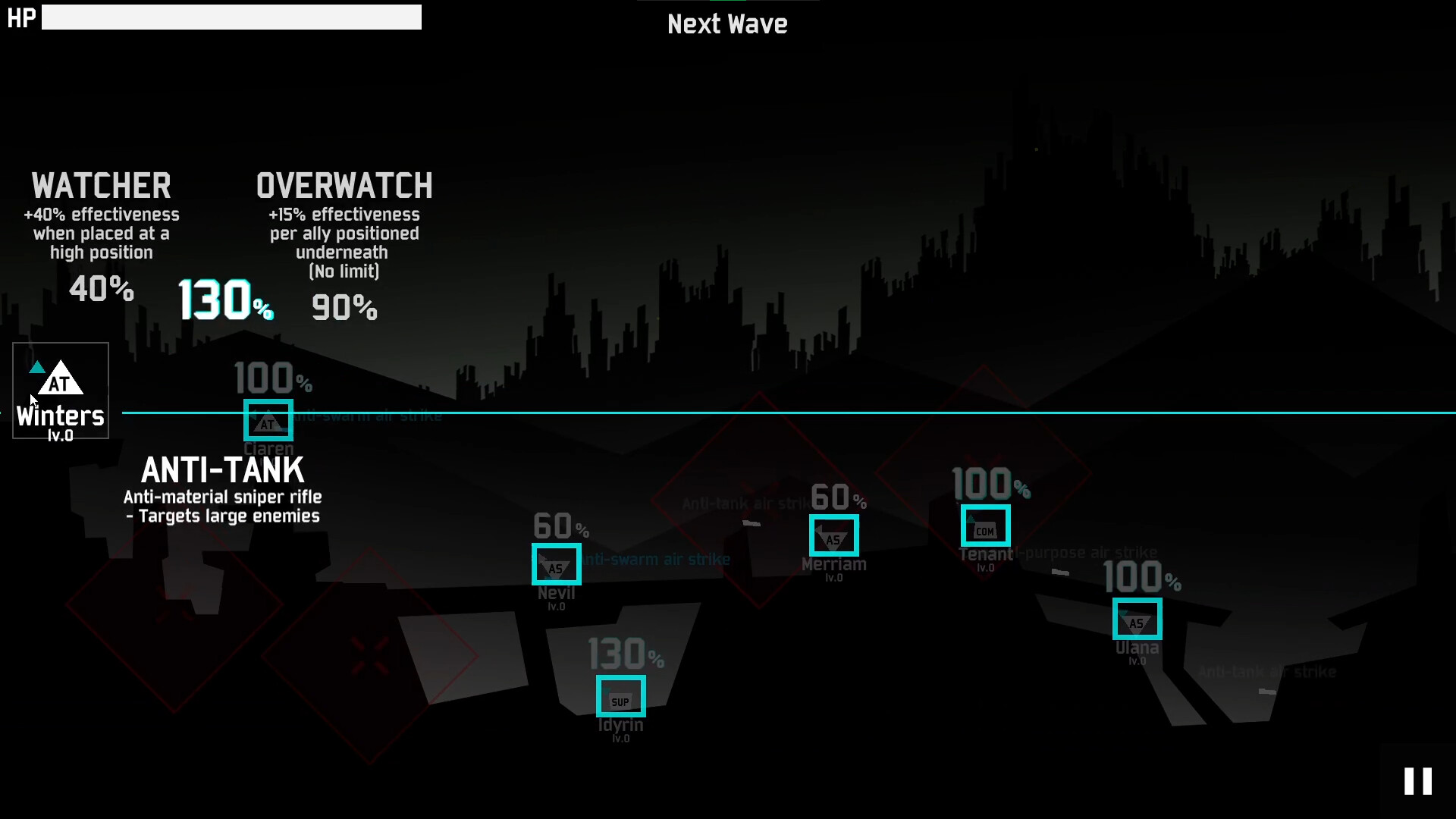
Task: Click Claren's AT unit icon on the ridge
Action: click(x=268, y=421)
